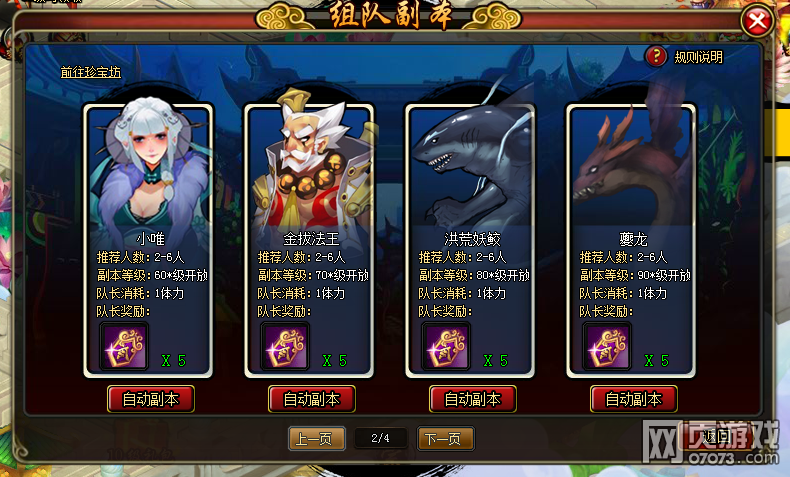Start 自动副本 for 小唯
This screenshot has width=790, height=477.
click(150, 399)
